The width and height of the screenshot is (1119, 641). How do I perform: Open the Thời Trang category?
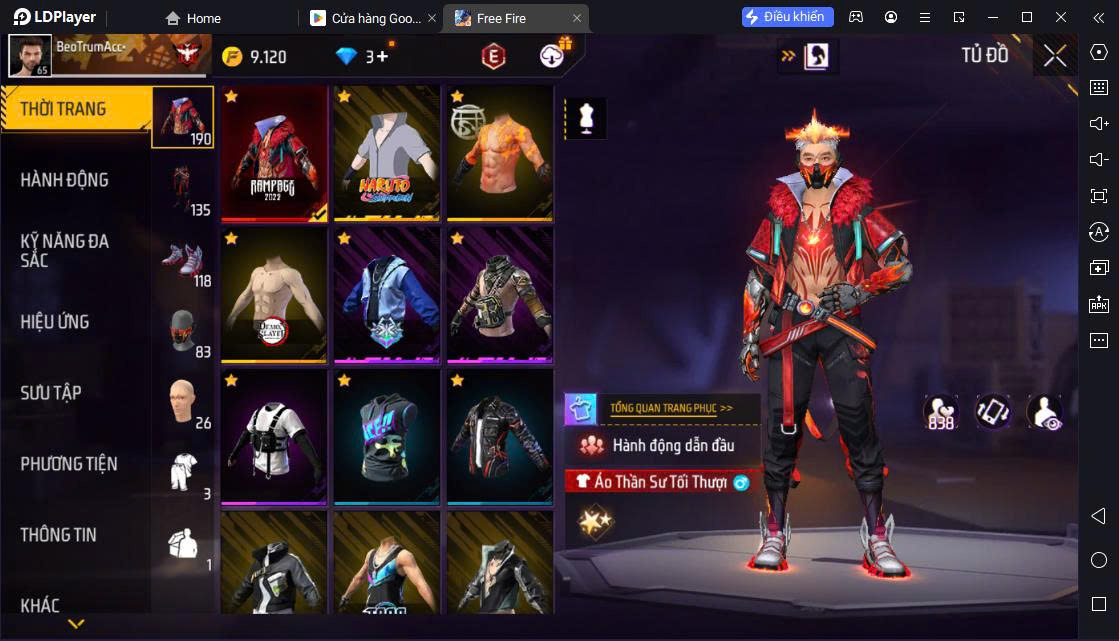[x=64, y=109]
